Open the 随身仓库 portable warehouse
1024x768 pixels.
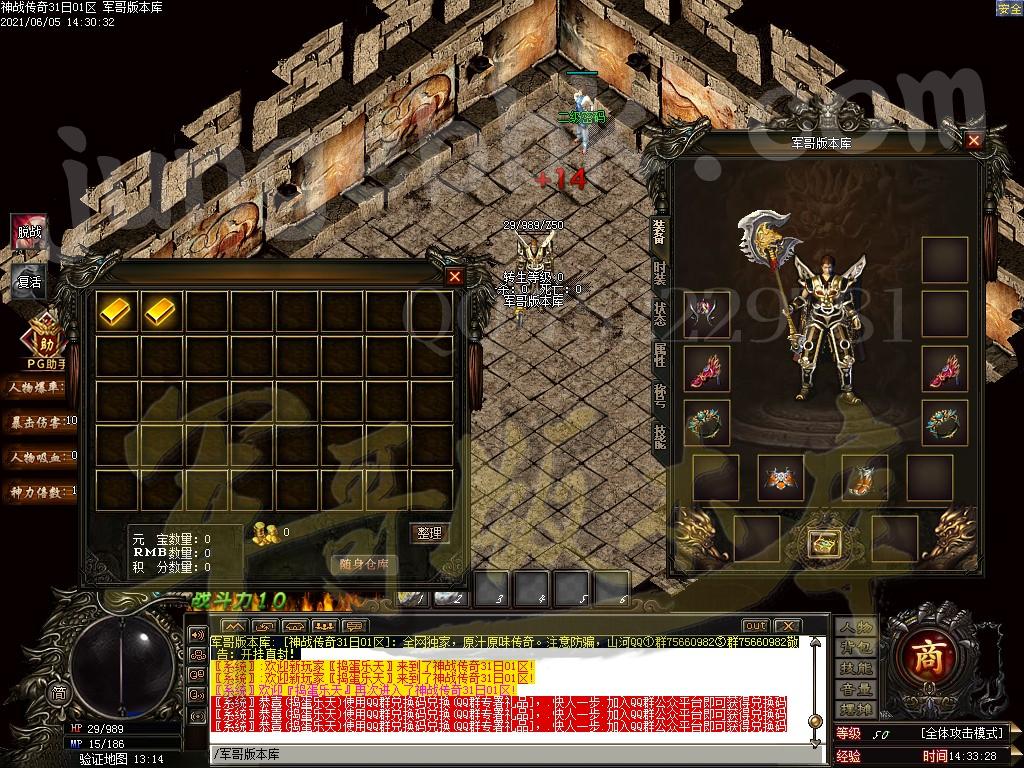pos(364,564)
